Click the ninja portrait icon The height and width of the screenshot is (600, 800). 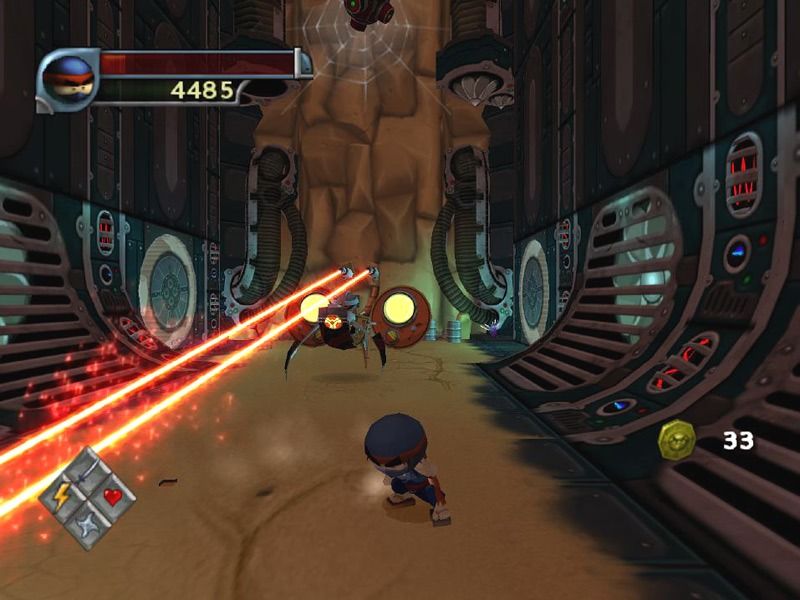69,78
